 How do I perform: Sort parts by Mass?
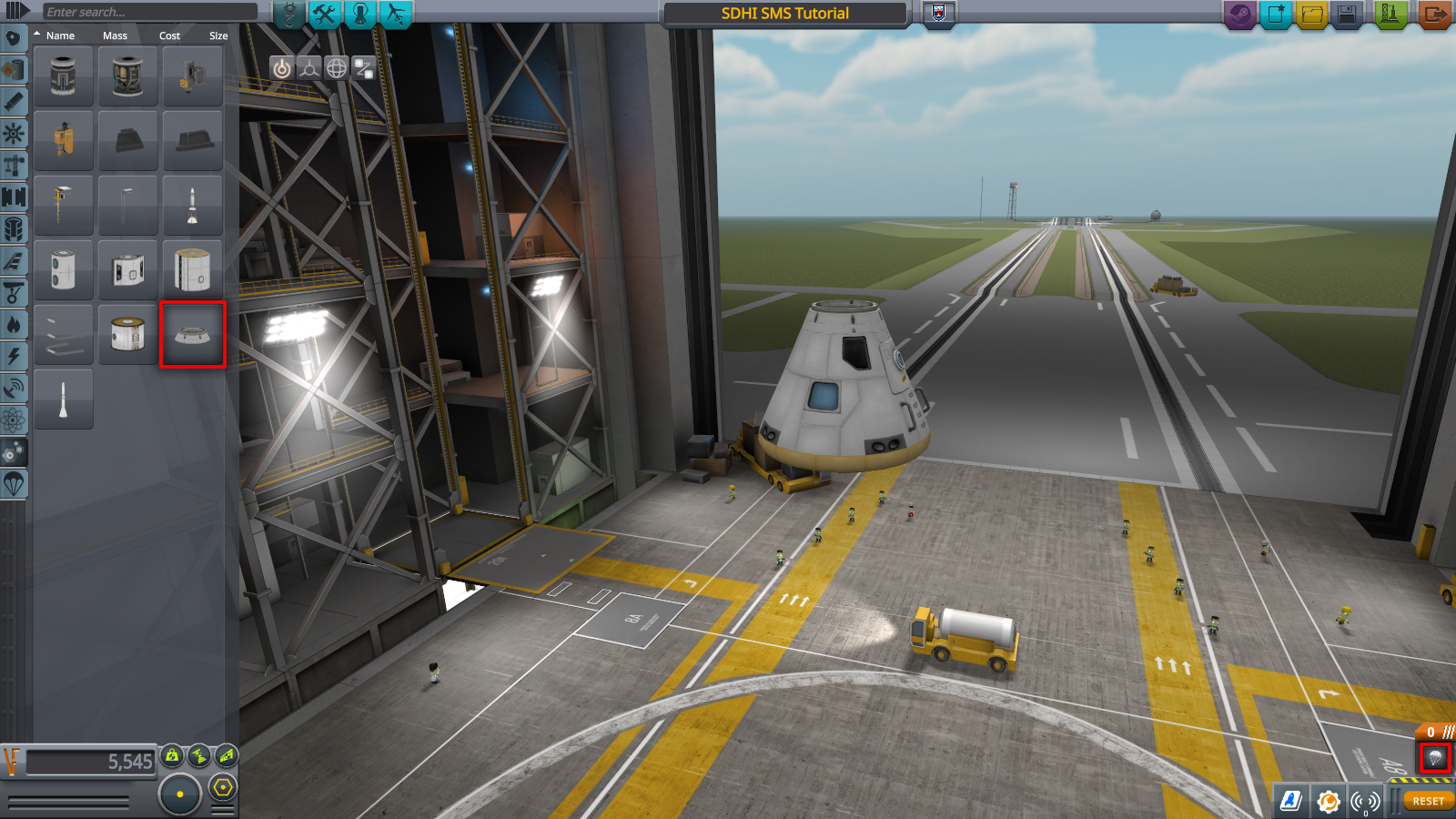[115, 35]
